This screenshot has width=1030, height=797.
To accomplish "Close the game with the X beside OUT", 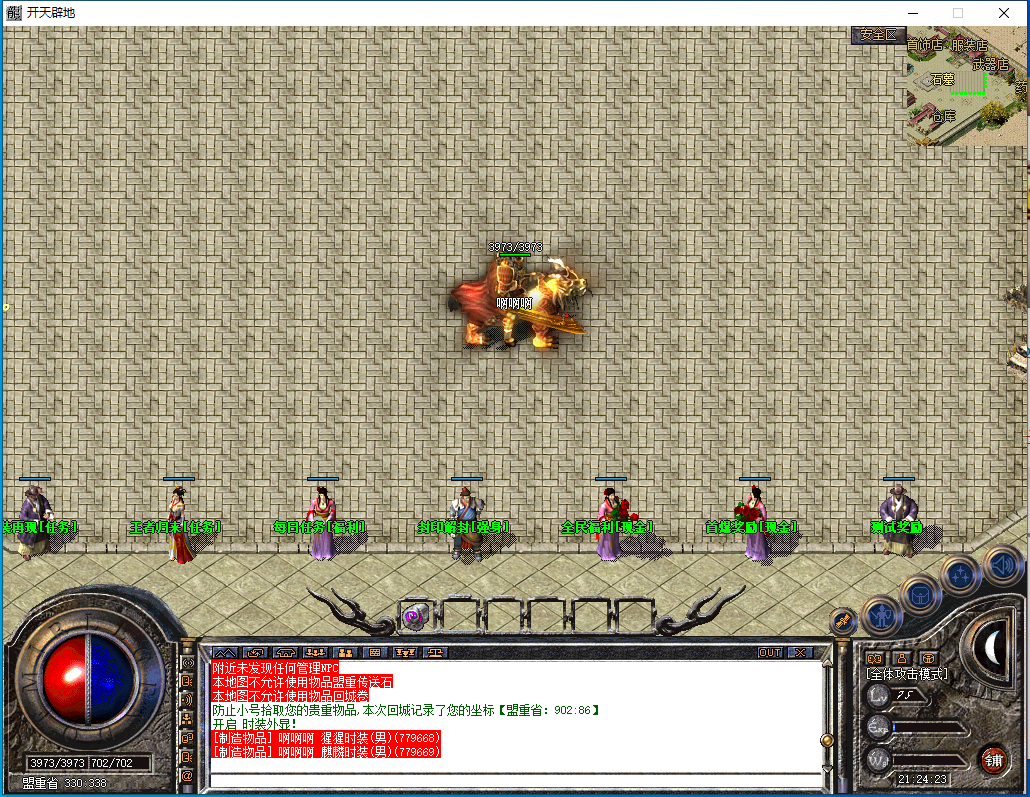I will pyautogui.click(x=800, y=652).
